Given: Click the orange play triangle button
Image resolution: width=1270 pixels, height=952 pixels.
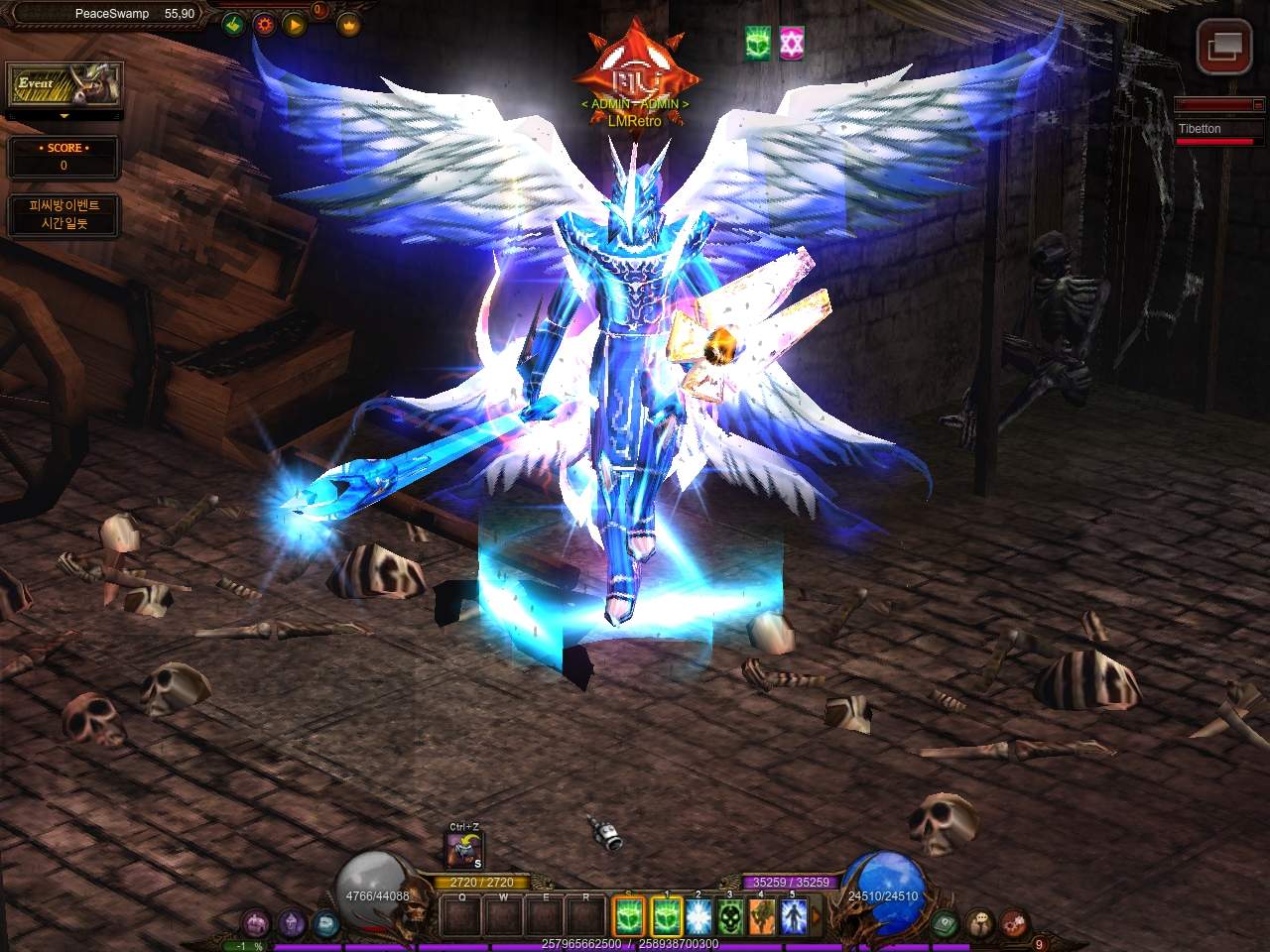Looking at the screenshot, I should click(x=295, y=24).
